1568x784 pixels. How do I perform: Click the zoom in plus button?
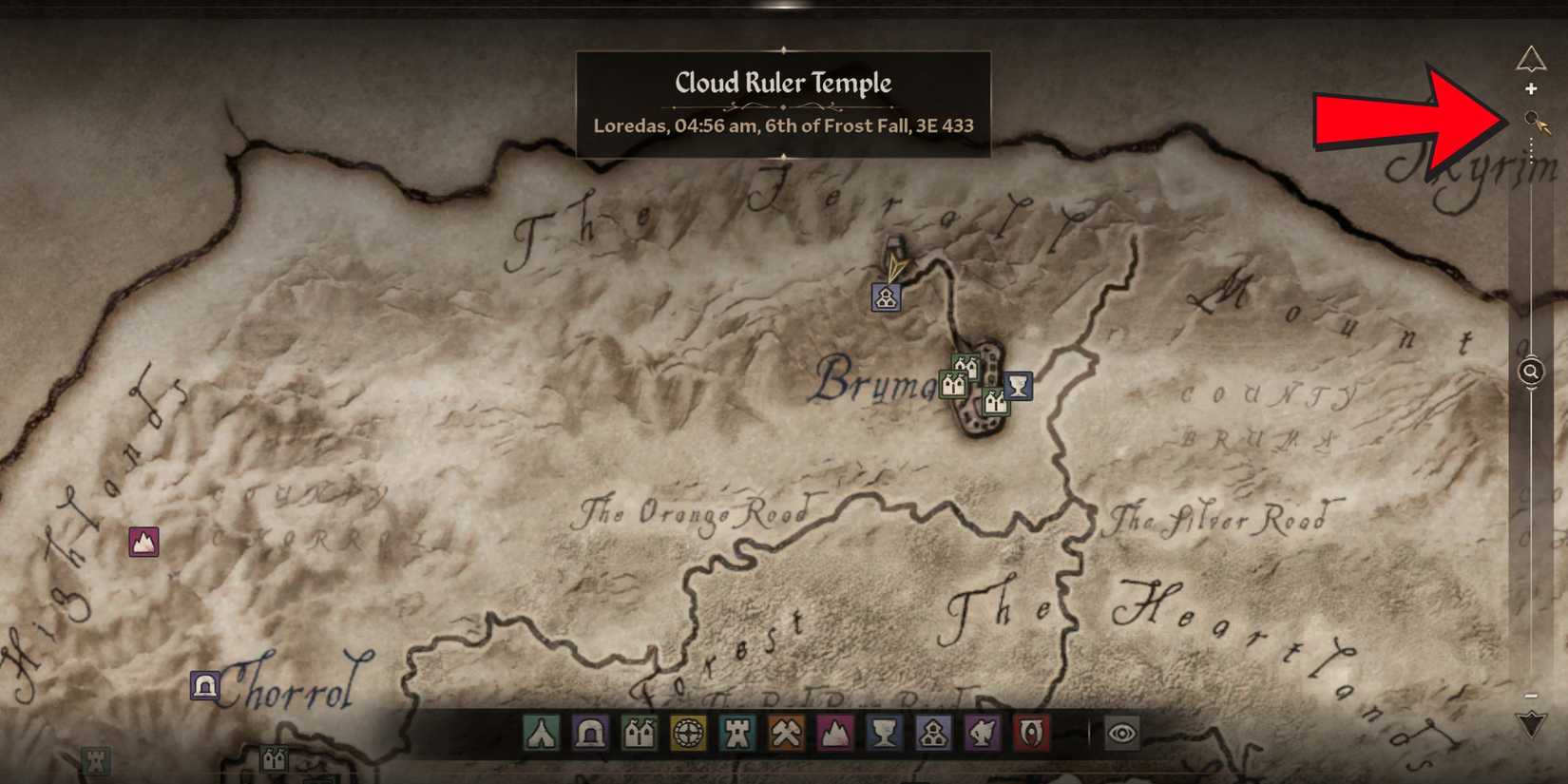coord(1531,87)
